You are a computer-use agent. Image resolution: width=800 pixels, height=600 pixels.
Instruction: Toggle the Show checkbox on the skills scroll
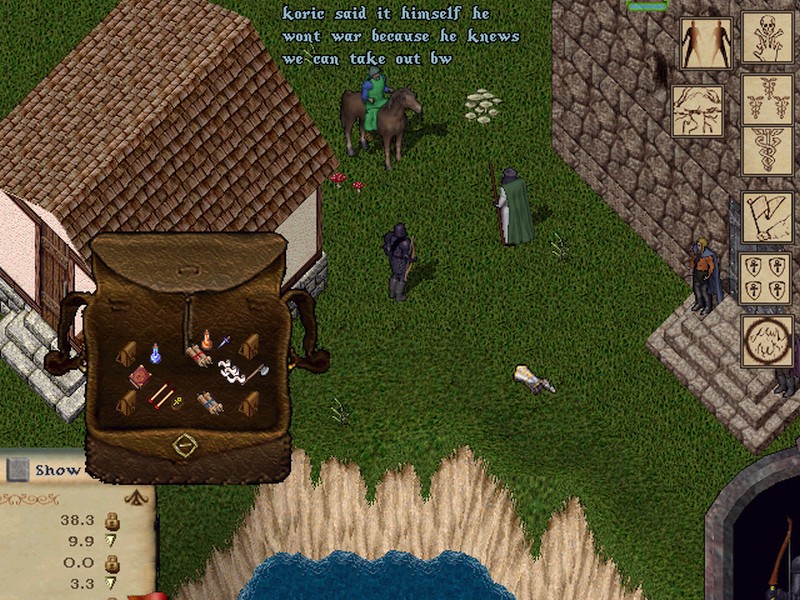tap(17, 469)
